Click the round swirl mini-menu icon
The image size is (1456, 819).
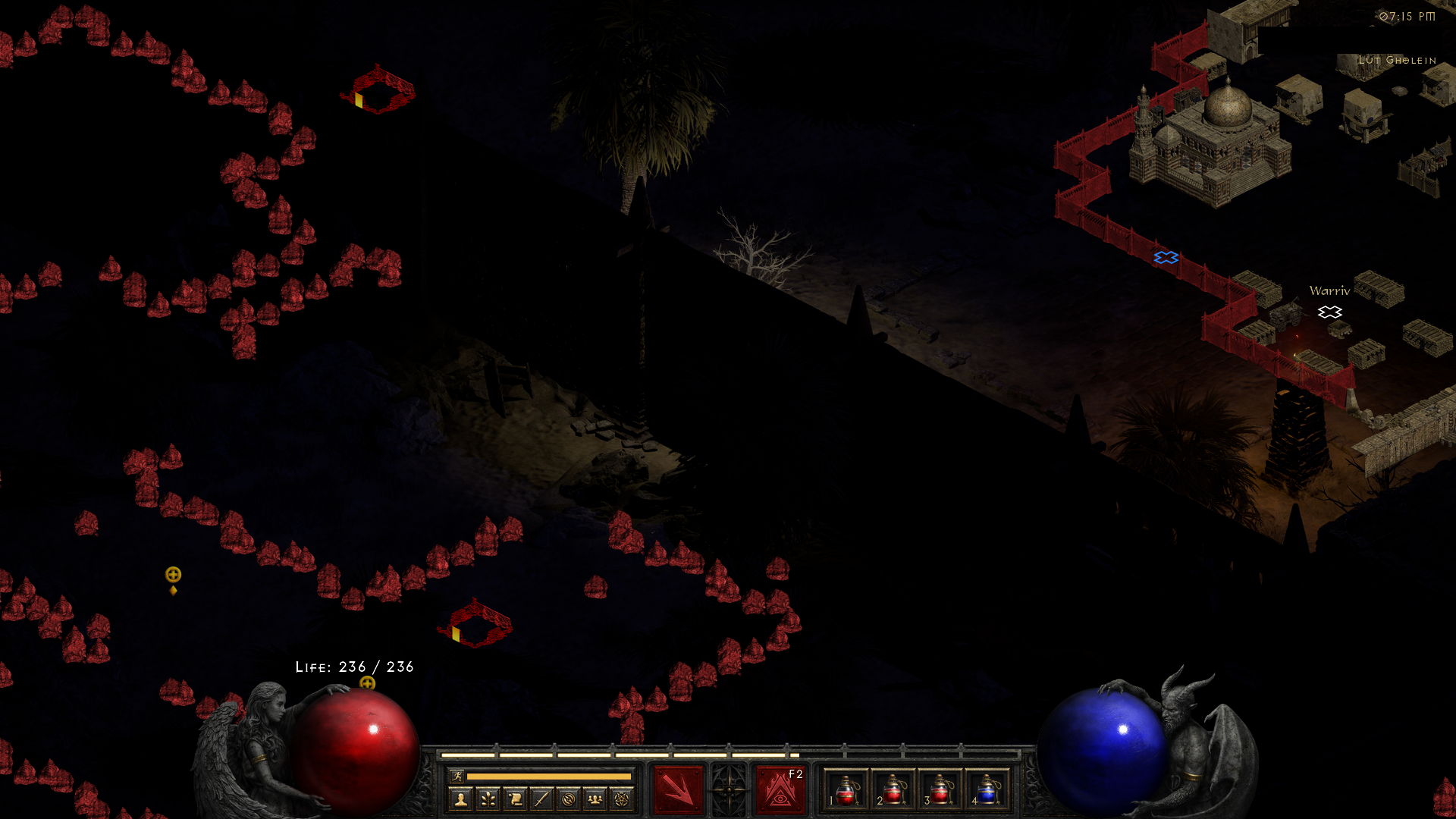(568, 799)
